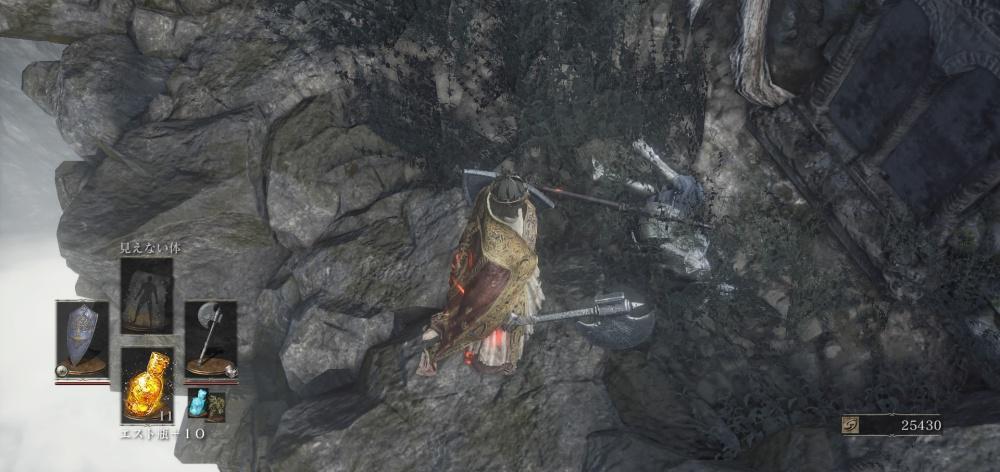The width and height of the screenshot is (1000, 472).
Task: Select the kite shield left-hand slot
Action: pos(82,338)
